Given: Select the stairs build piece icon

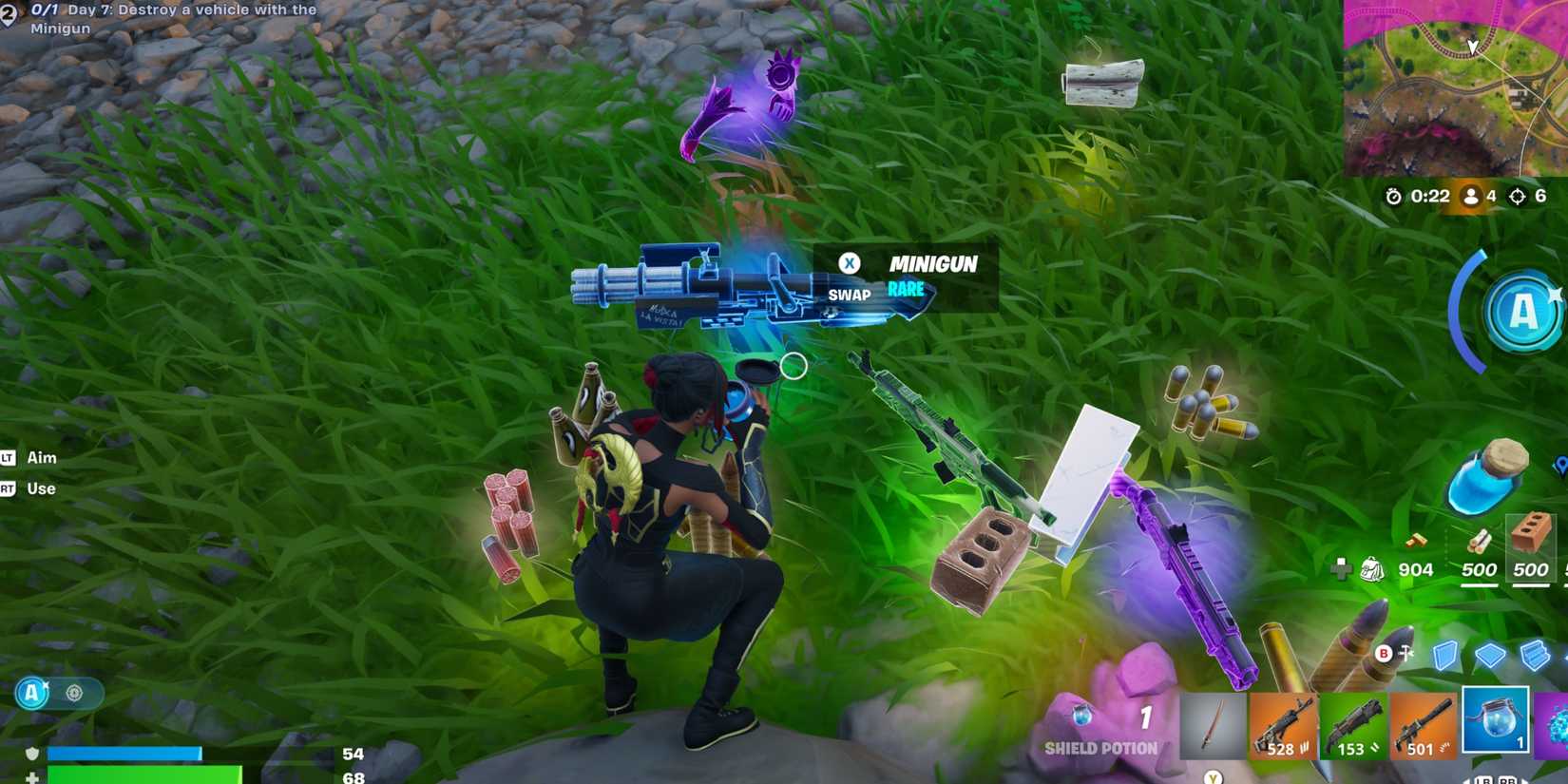Looking at the screenshot, I should point(1533,654).
